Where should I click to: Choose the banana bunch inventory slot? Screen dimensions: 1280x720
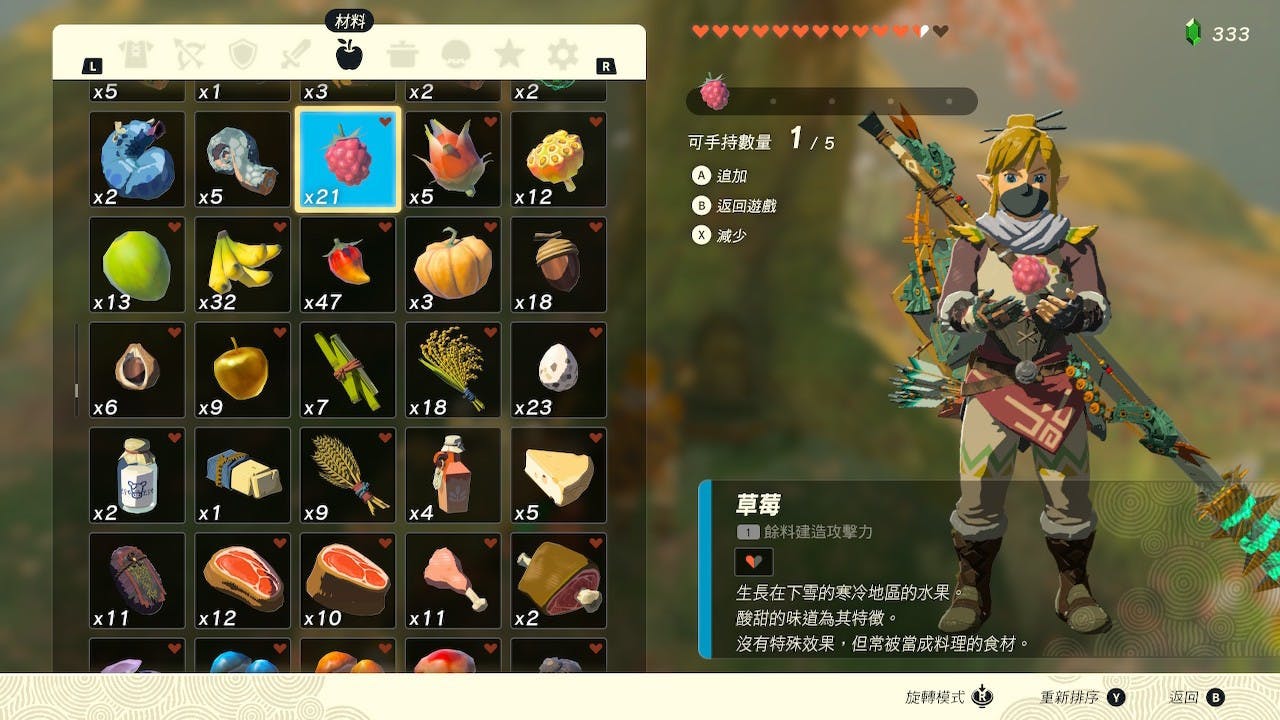pyautogui.click(x=242, y=265)
